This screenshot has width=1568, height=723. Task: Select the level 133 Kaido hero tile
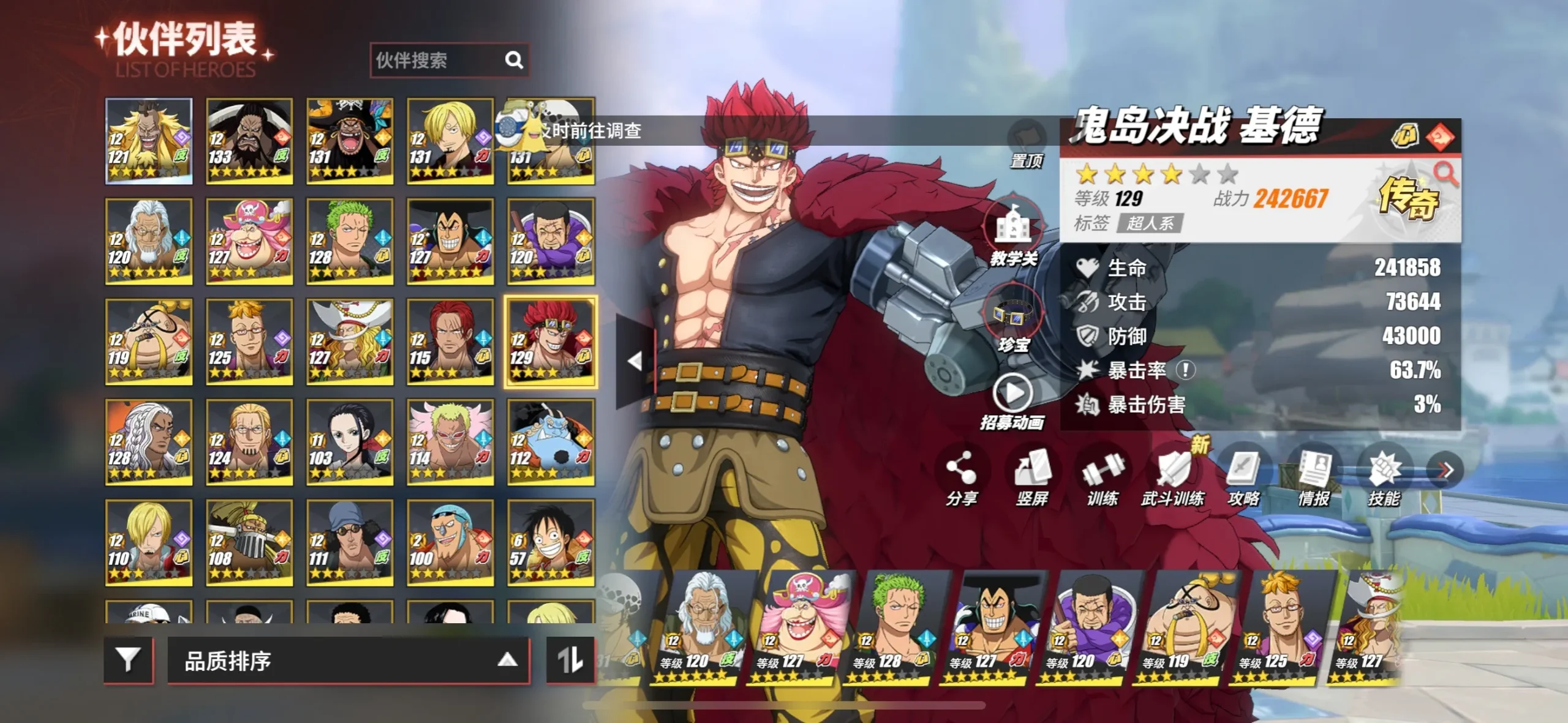pos(249,141)
